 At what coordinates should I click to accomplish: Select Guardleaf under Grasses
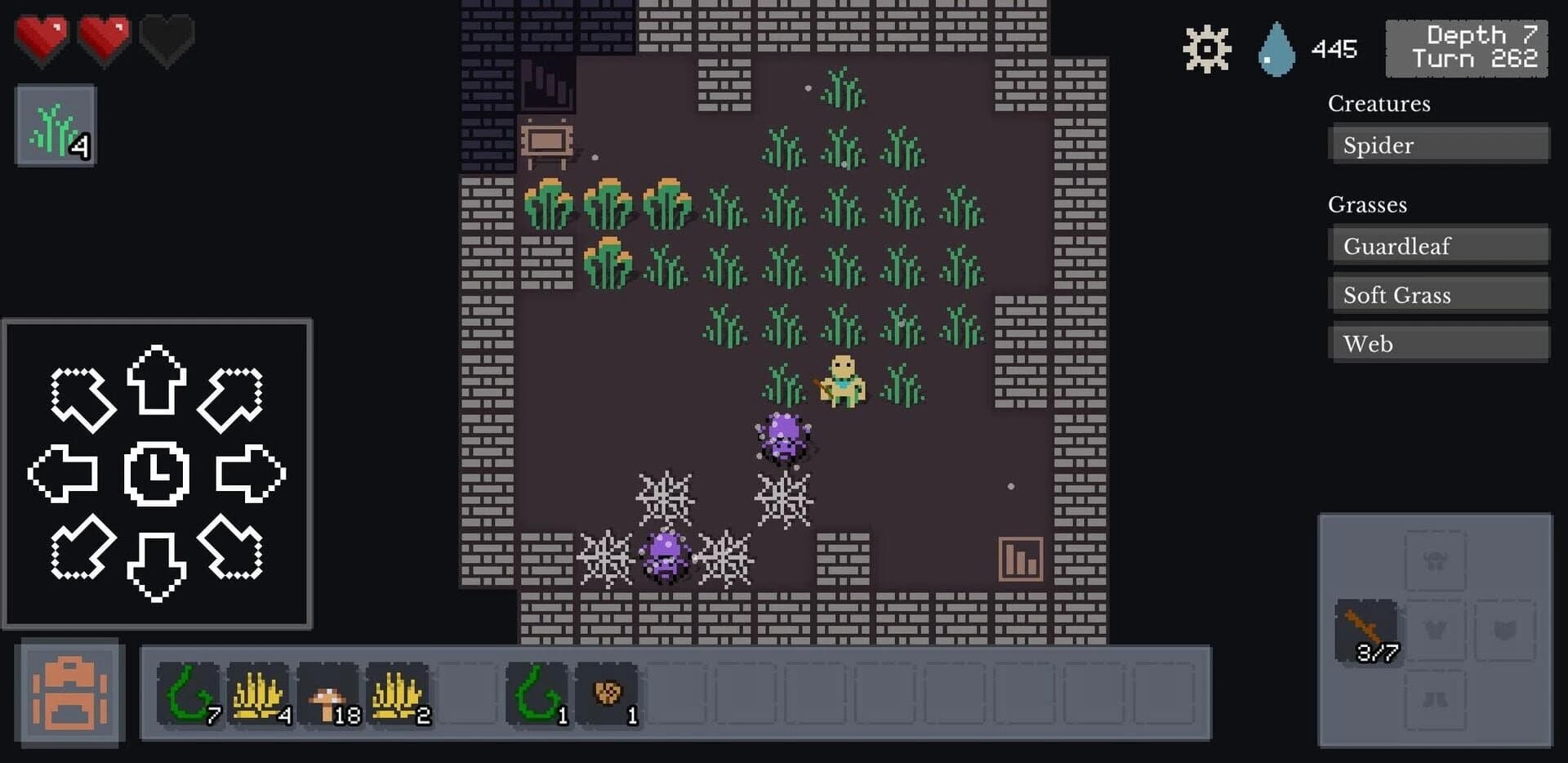click(1439, 245)
